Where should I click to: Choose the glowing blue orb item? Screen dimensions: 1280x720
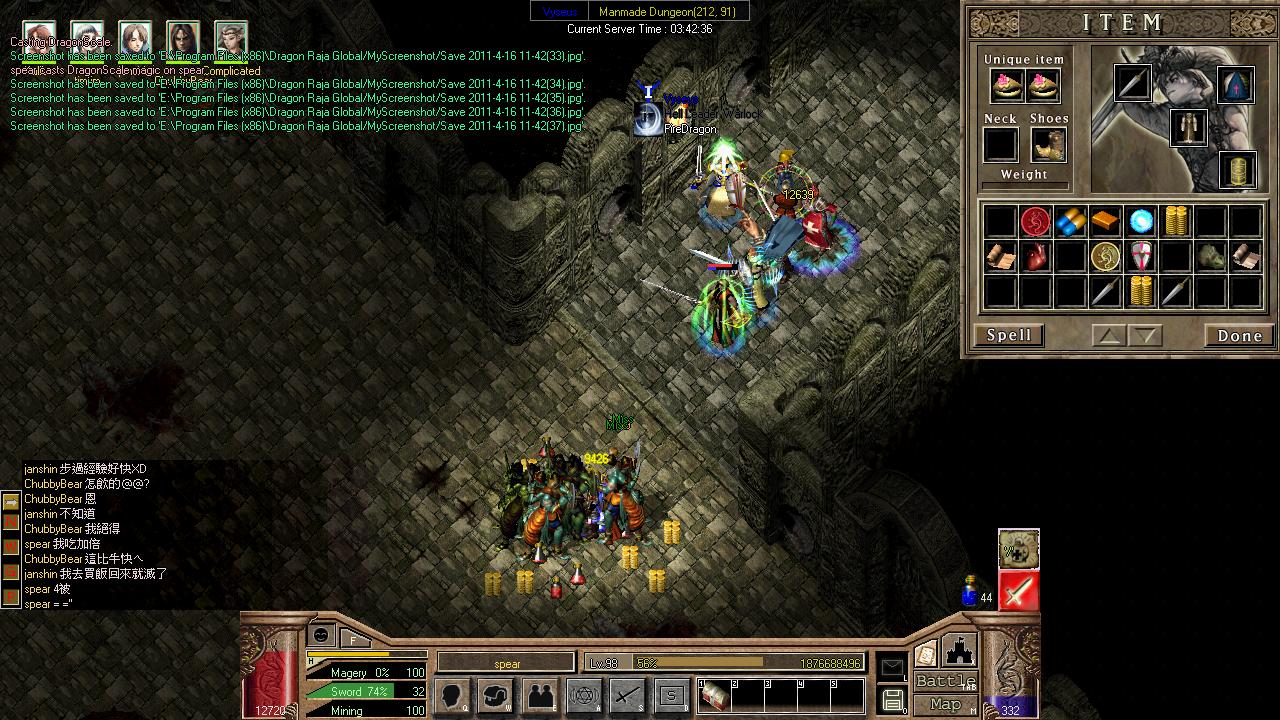point(1140,221)
